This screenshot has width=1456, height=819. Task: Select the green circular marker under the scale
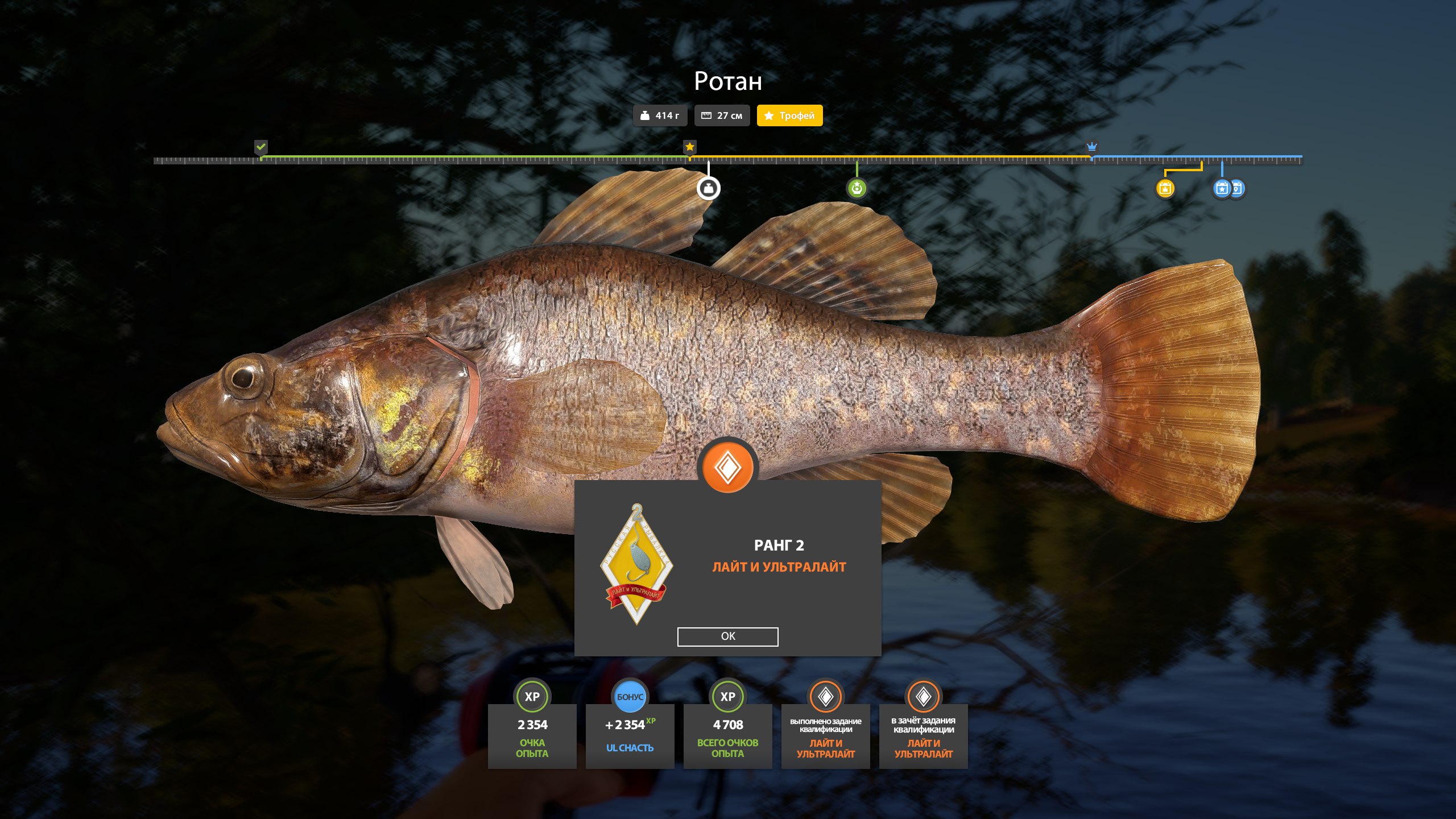[857, 188]
